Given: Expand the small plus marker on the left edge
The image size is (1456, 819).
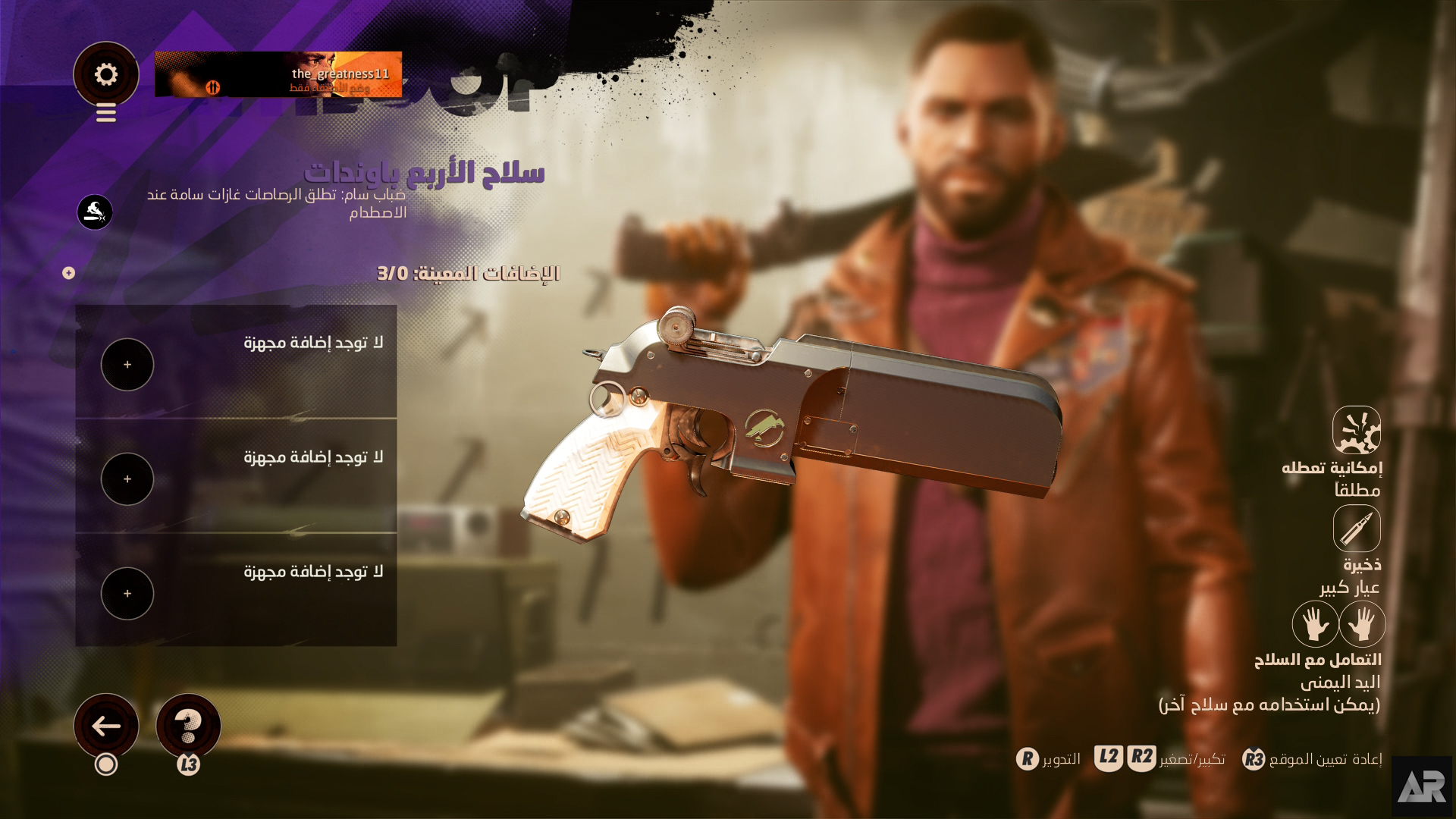Looking at the screenshot, I should click(x=67, y=273).
